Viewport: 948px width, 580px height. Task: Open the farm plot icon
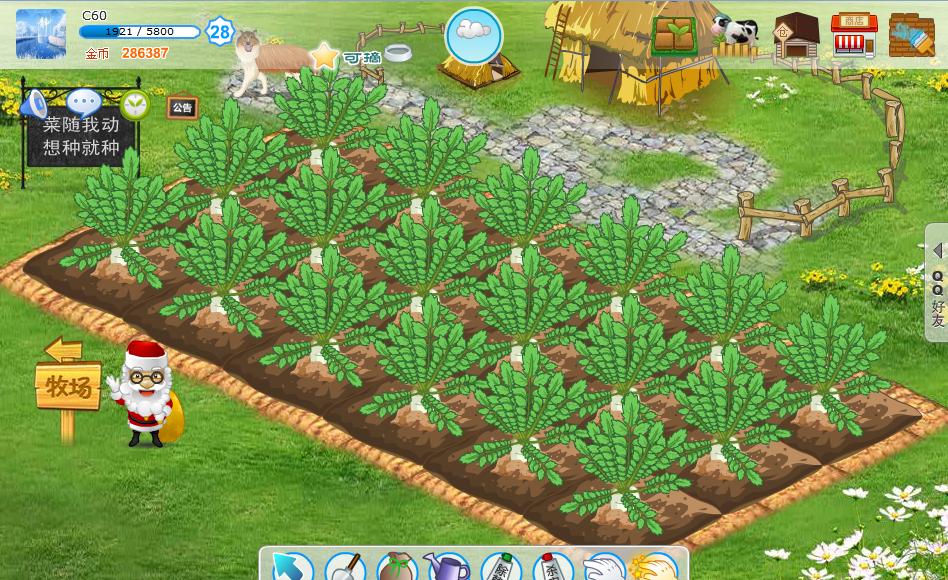pyautogui.click(x=675, y=35)
